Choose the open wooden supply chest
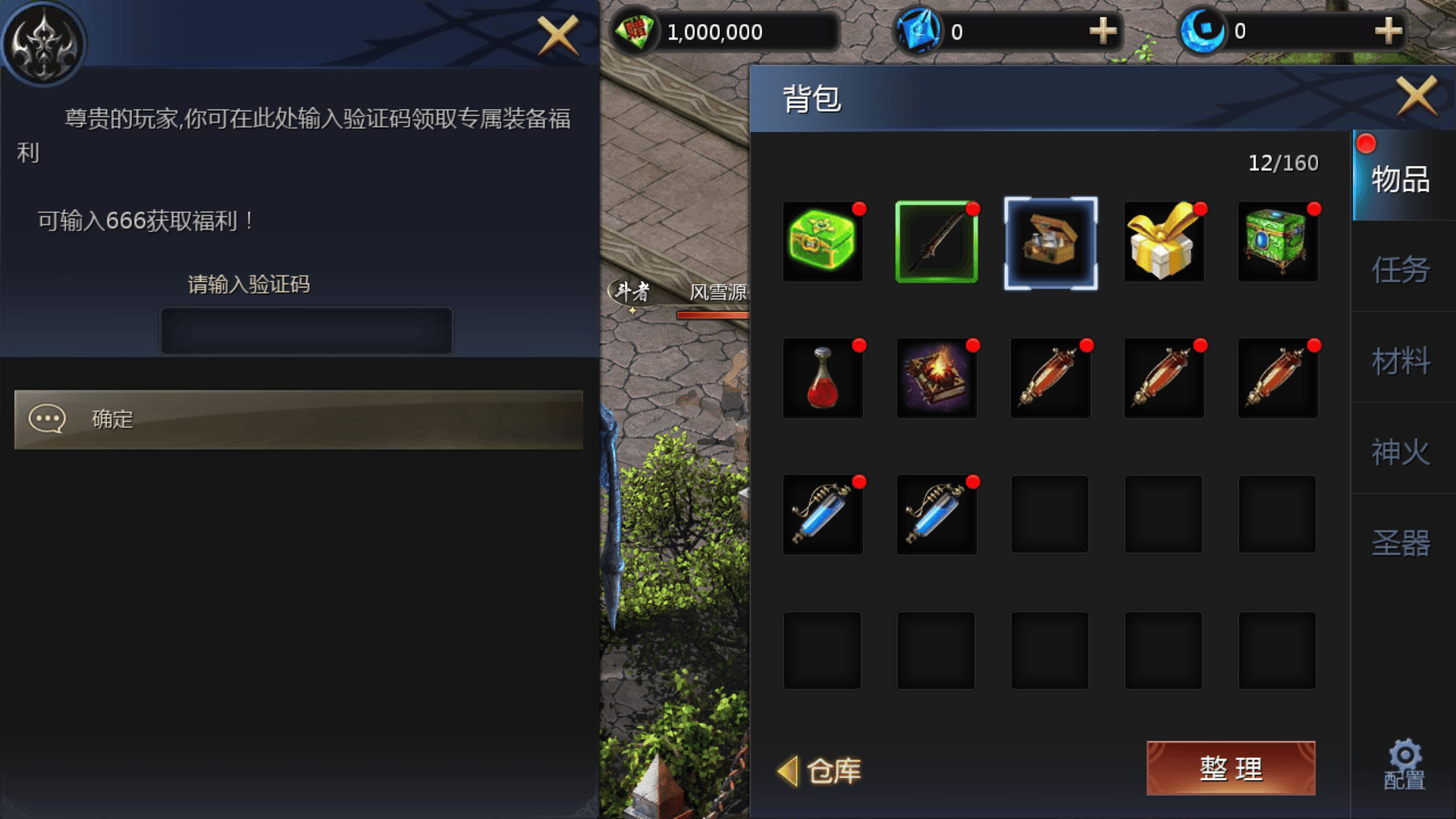 click(x=1050, y=243)
